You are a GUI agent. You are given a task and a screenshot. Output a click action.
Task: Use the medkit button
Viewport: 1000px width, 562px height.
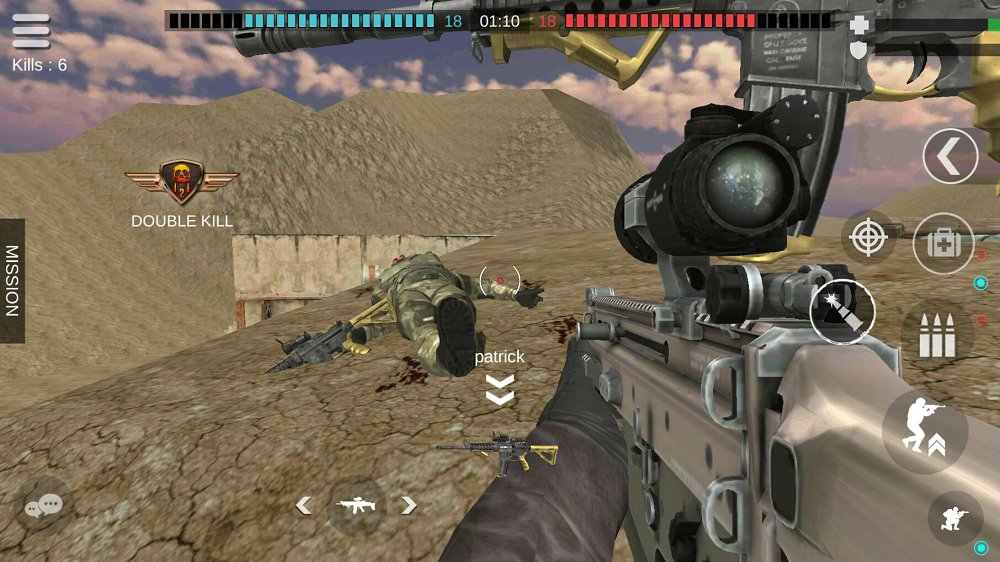tap(942, 243)
